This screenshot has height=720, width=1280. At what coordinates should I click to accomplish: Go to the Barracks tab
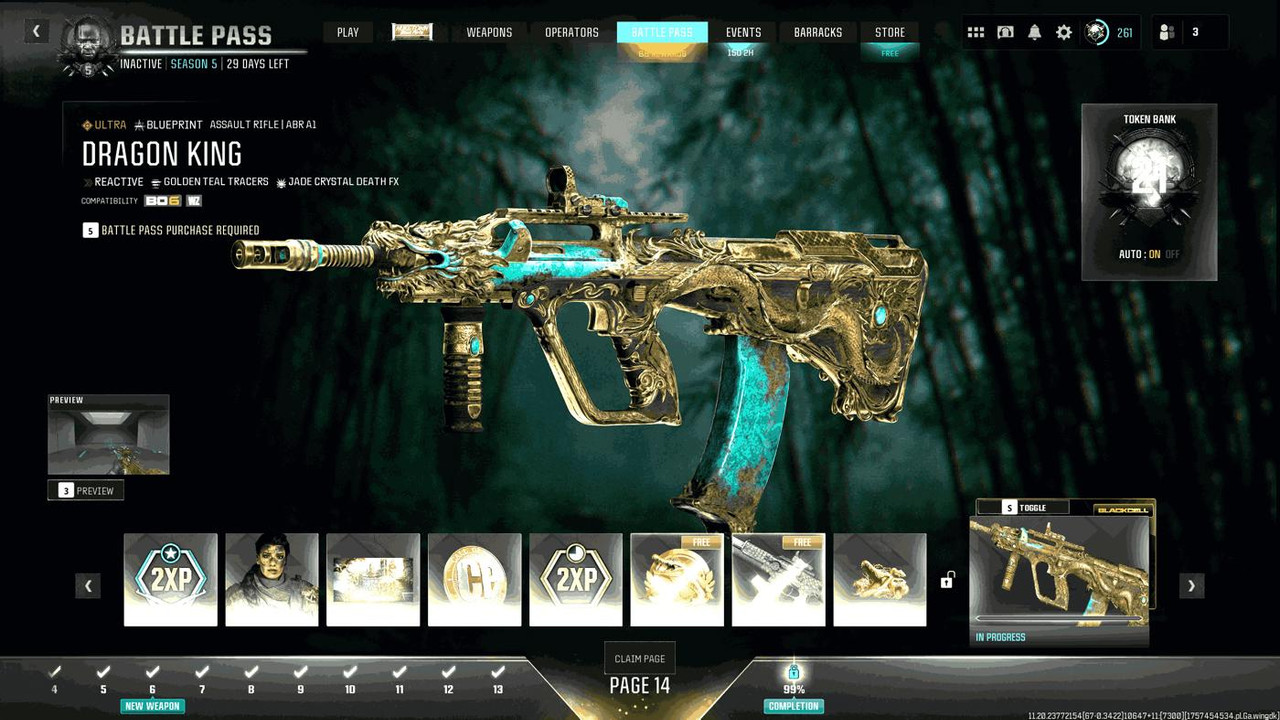click(x=818, y=32)
